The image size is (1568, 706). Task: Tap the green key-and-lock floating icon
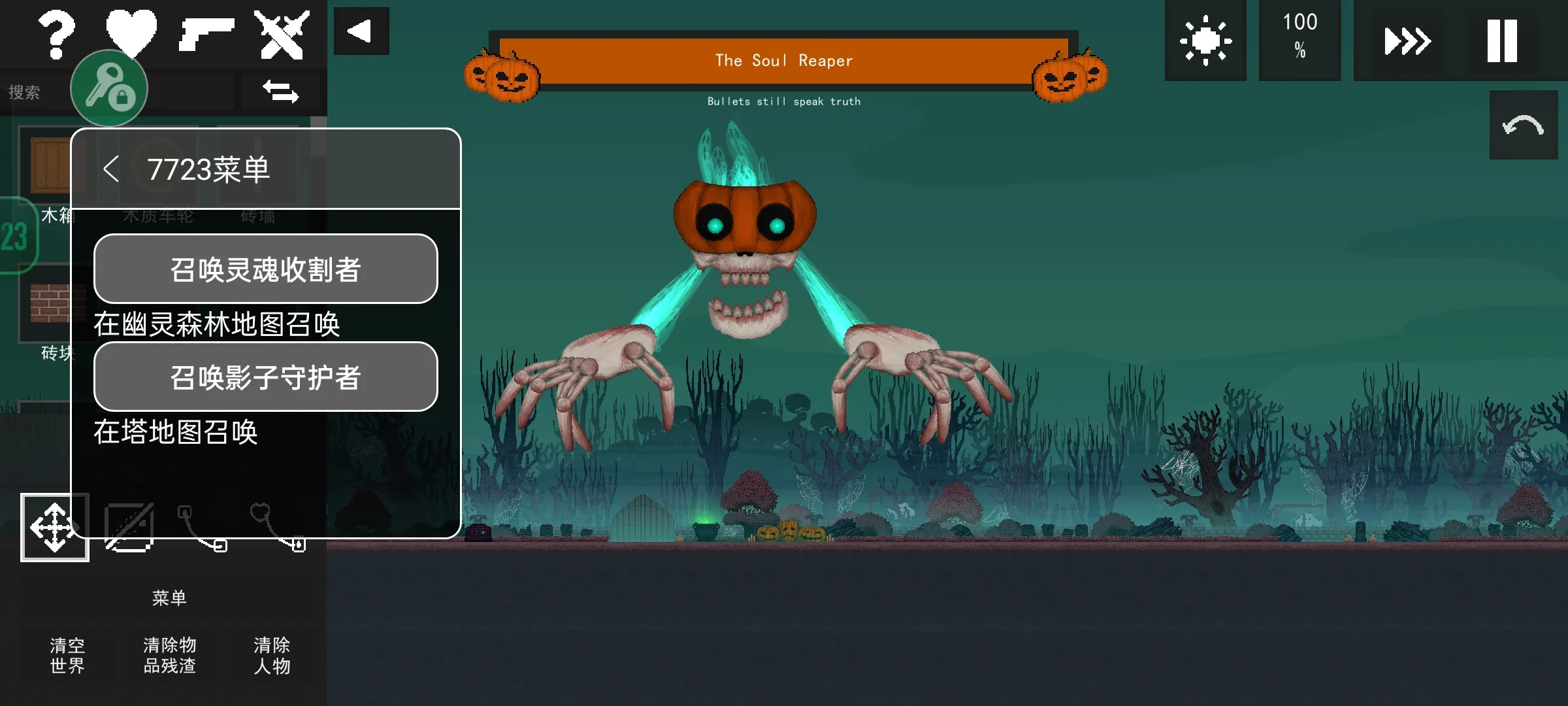pyautogui.click(x=109, y=89)
